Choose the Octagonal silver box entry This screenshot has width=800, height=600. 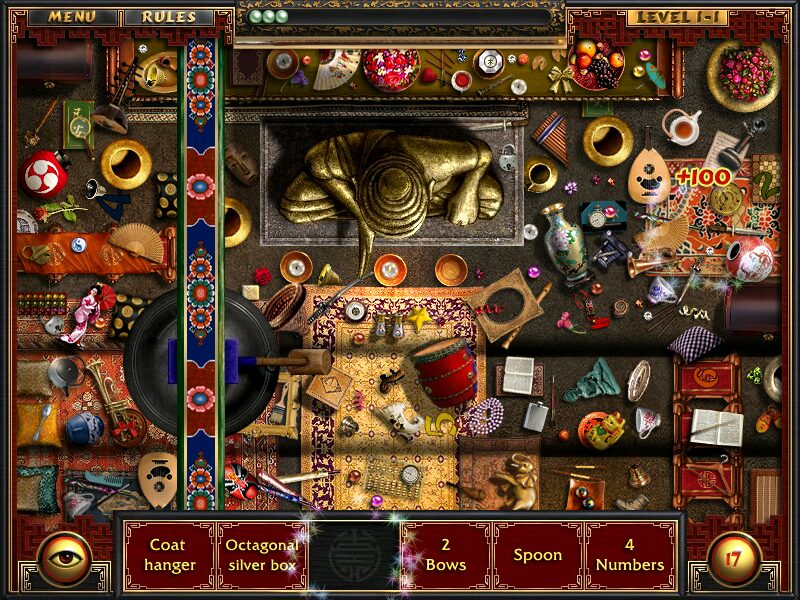tap(262, 555)
